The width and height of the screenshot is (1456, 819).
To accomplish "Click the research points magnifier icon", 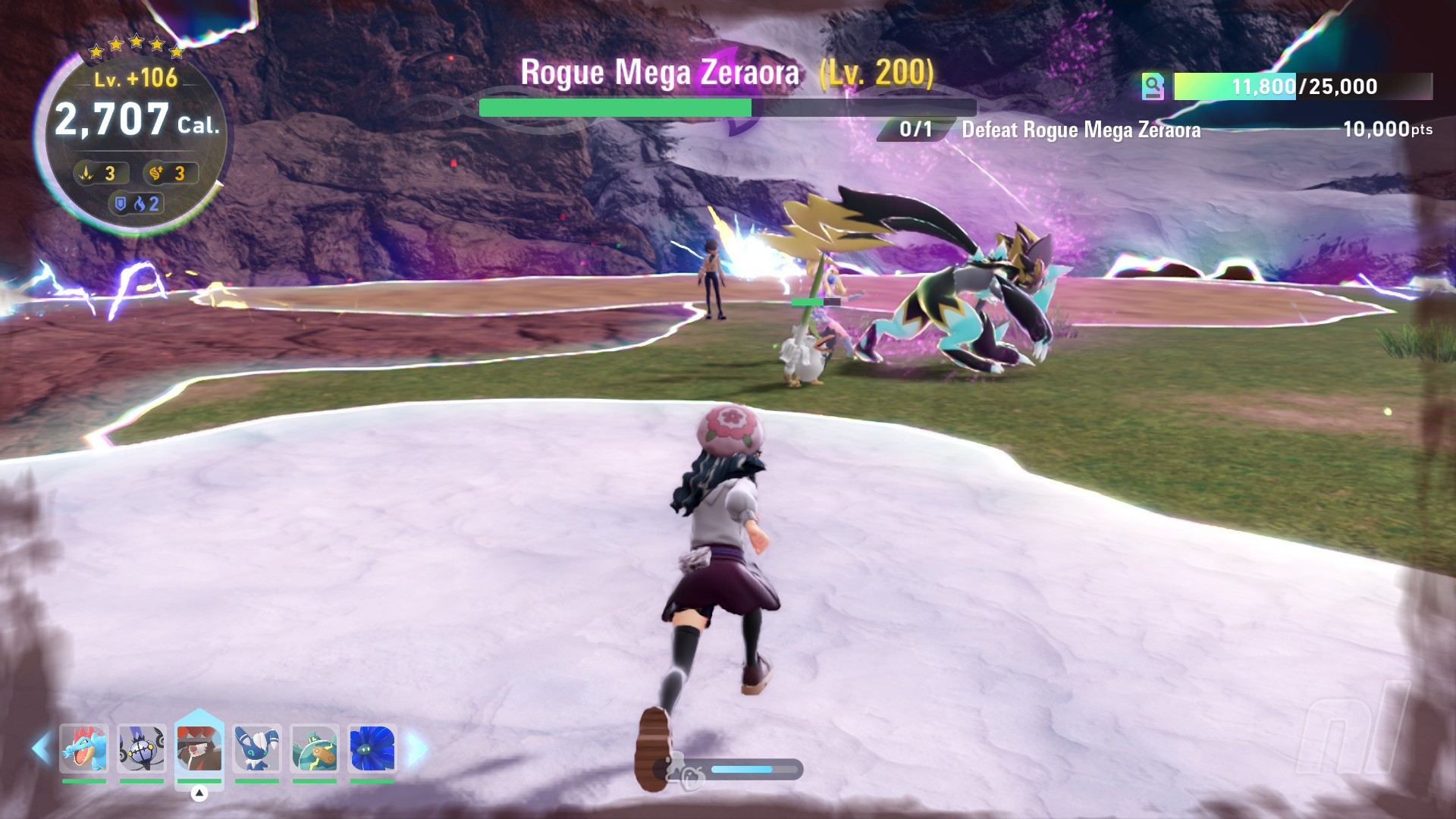I will (1153, 86).
